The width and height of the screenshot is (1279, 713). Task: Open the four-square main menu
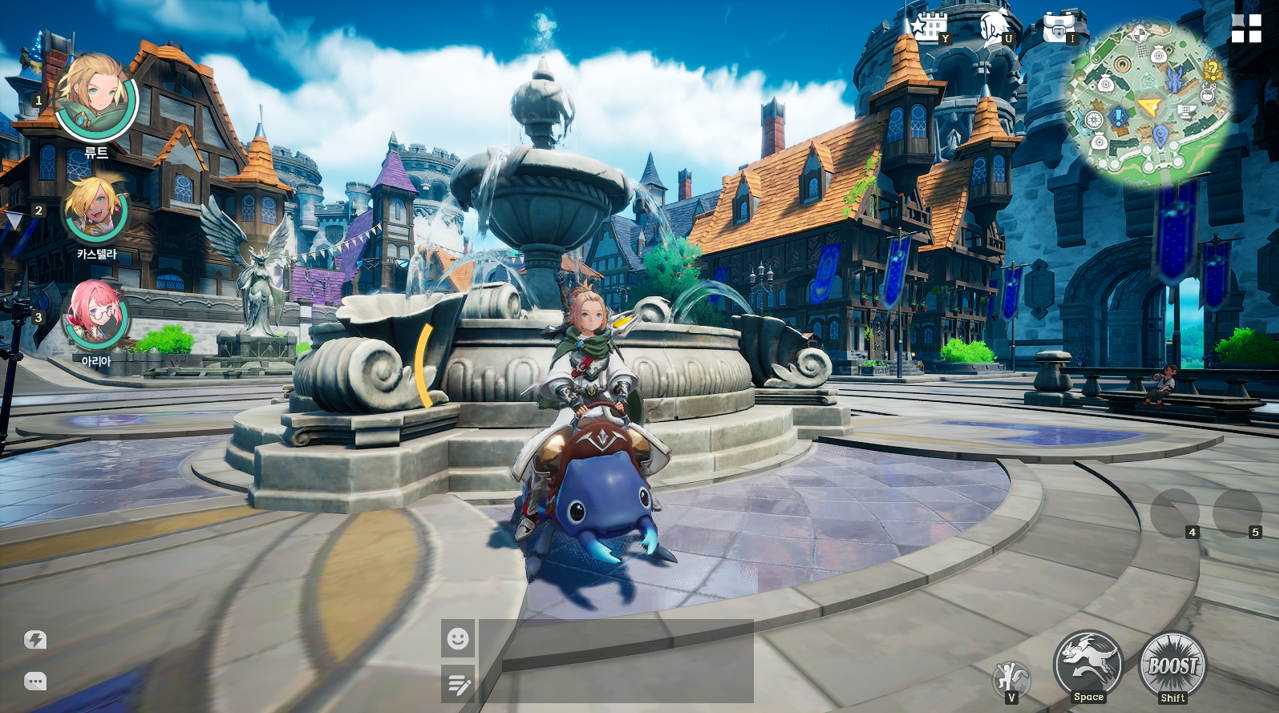pyautogui.click(x=1246, y=28)
